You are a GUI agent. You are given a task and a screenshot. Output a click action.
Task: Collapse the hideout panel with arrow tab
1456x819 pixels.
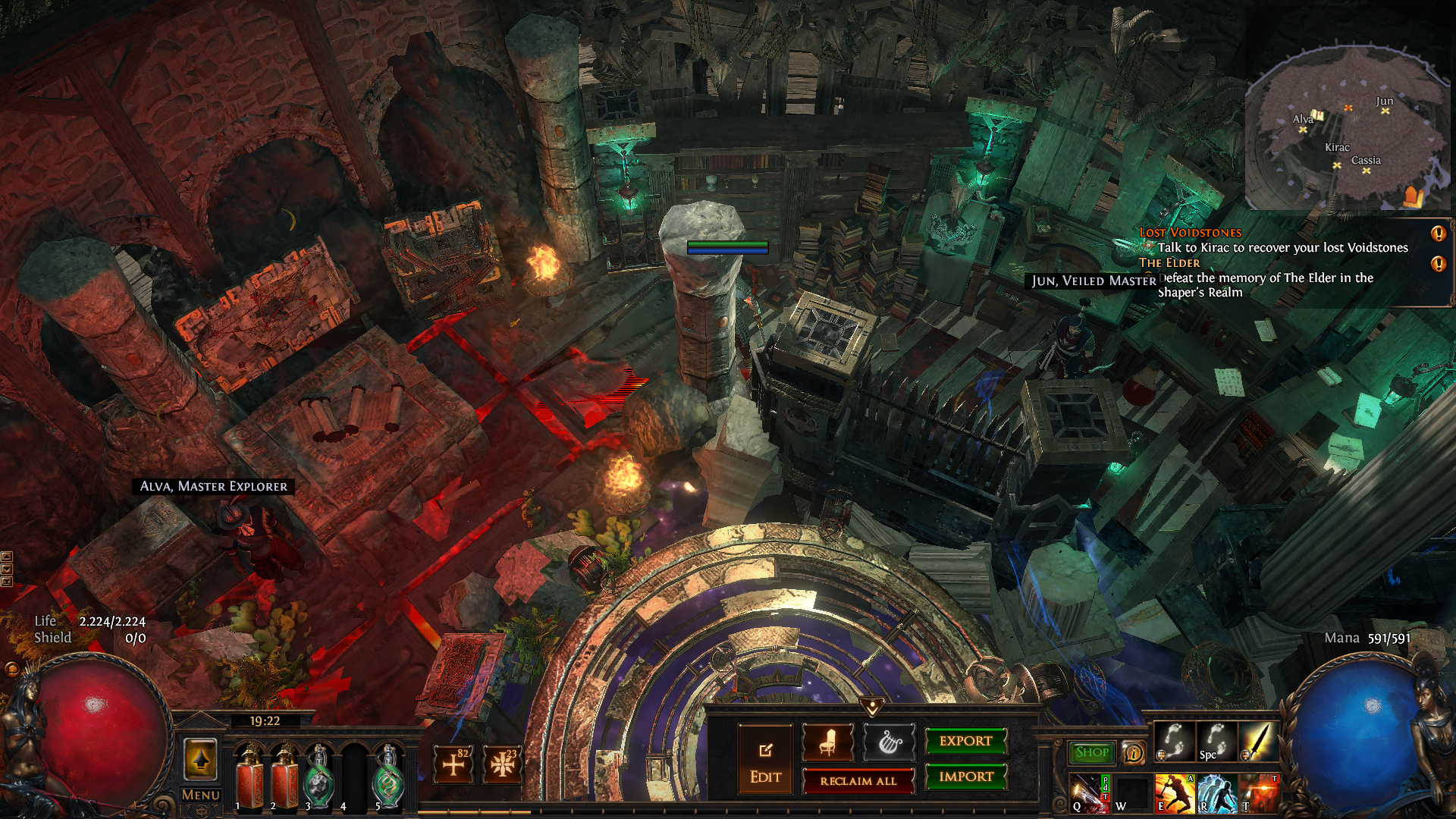pos(872,707)
